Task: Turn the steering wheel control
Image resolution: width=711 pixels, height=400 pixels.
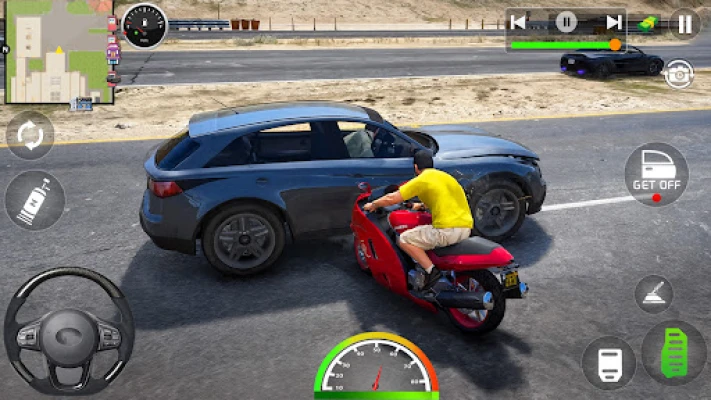Action: [68, 330]
